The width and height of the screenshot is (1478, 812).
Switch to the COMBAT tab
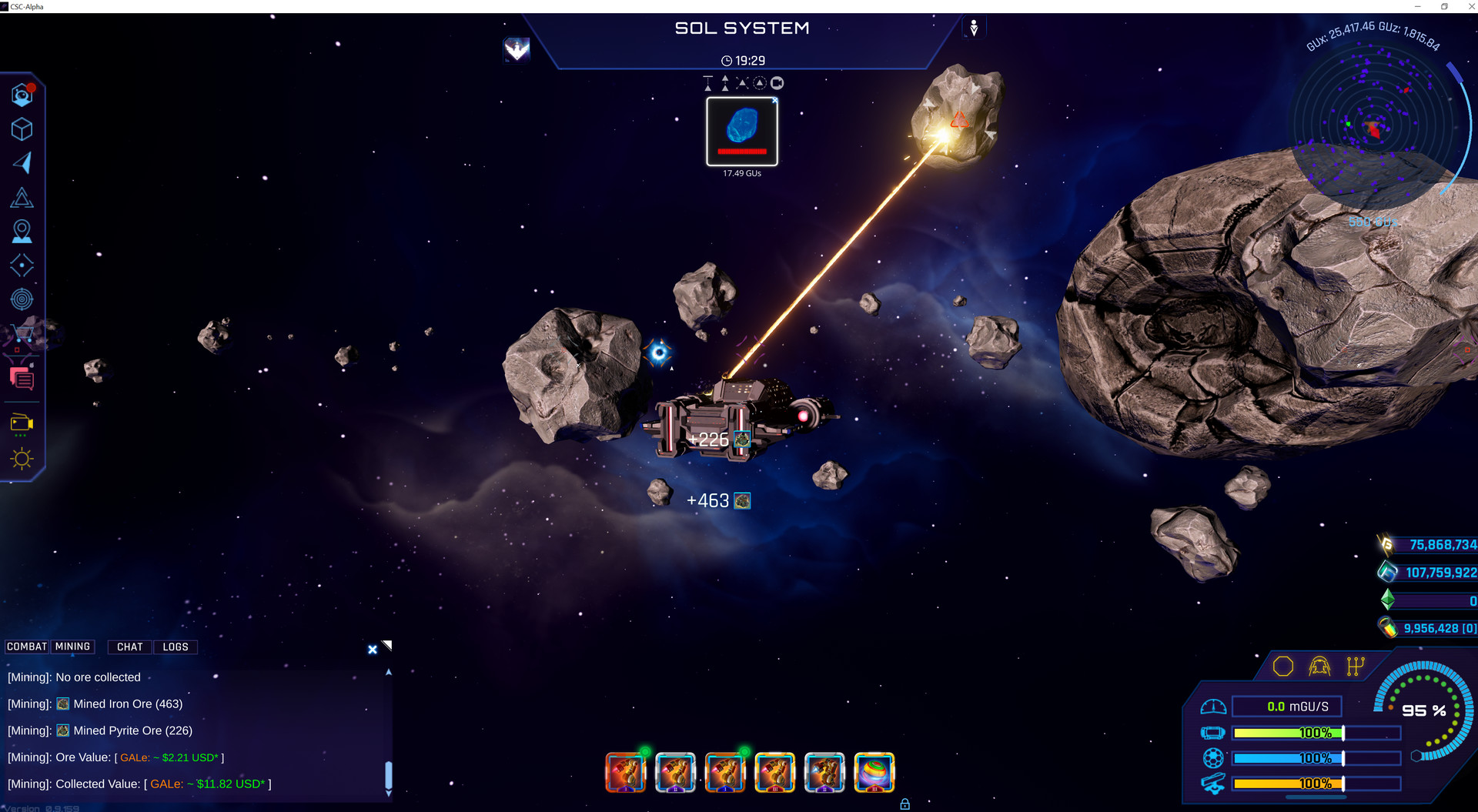pos(25,647)
